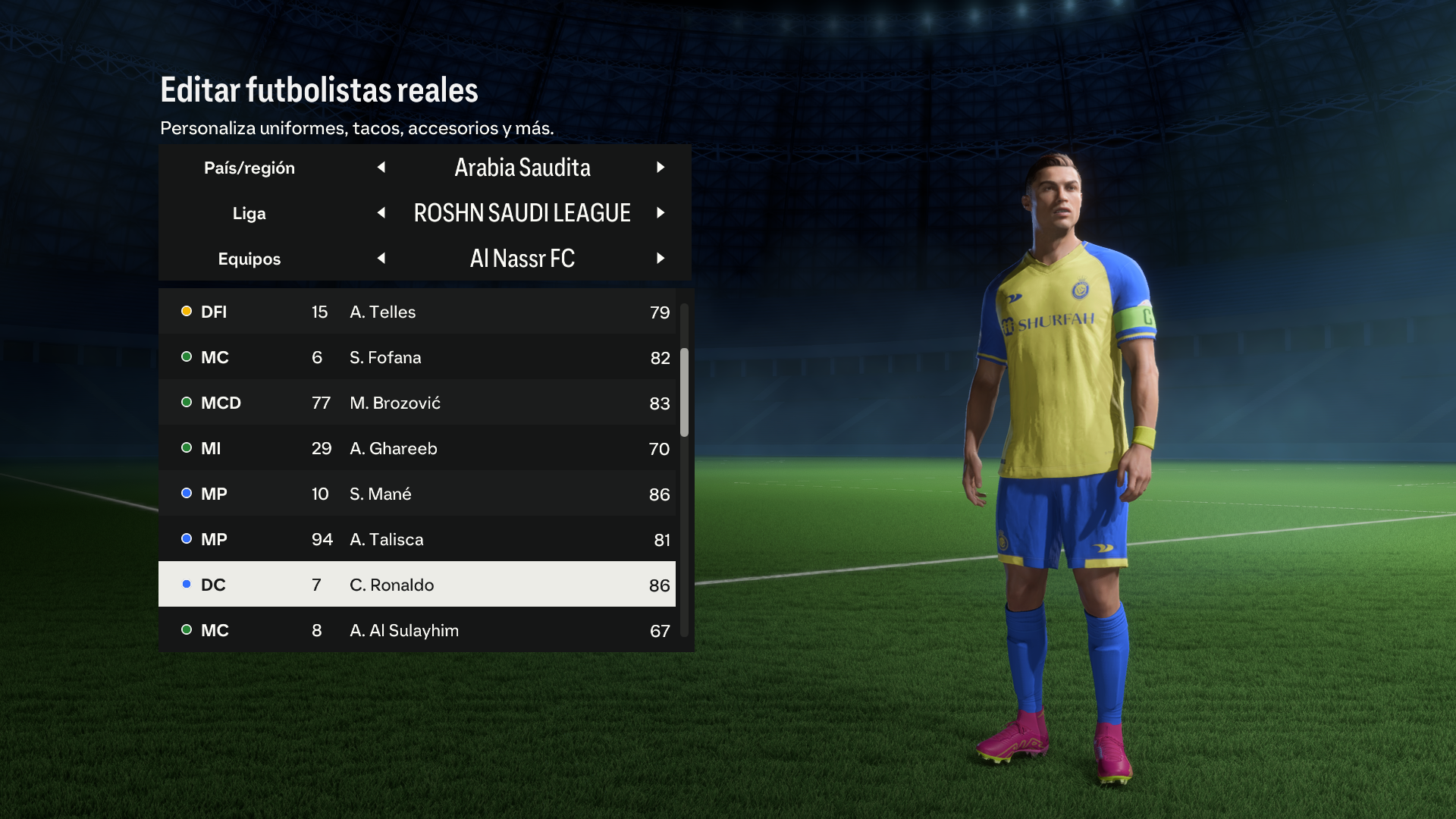
Task: Choose A. Al Sulayhim player row
Action: click(x=417, y=630)
